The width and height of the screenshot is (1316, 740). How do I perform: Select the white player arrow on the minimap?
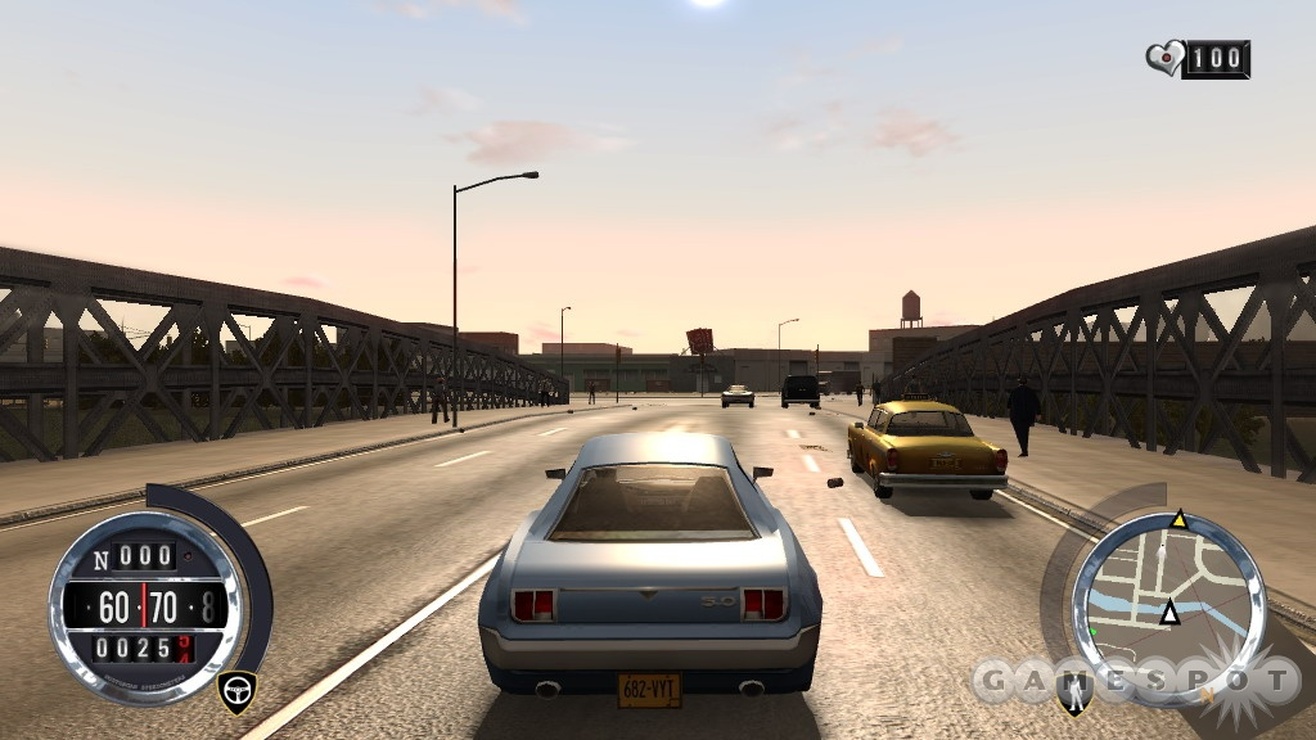[x=1170, y=612]
